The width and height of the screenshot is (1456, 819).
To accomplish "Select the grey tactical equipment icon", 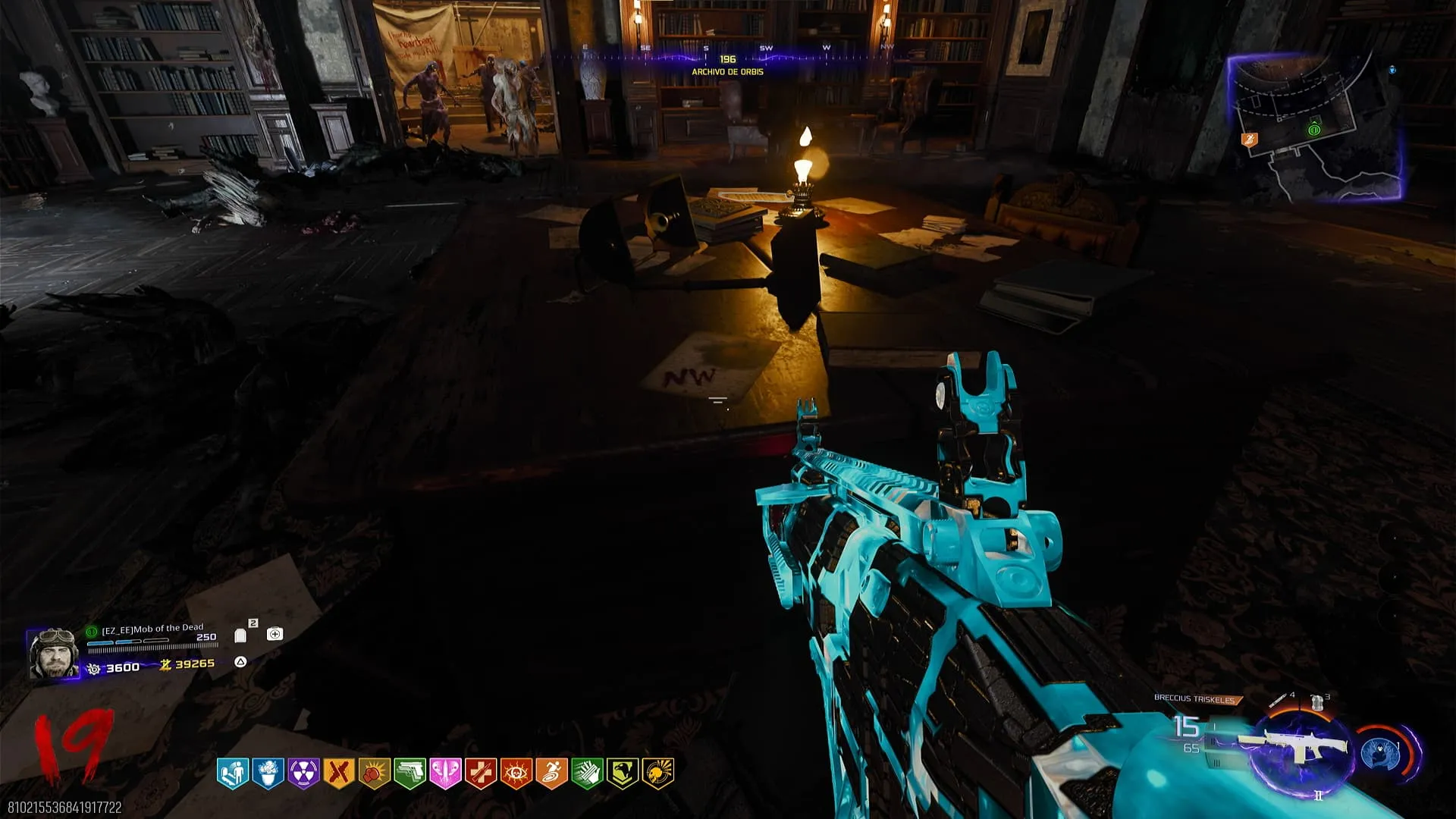I will pos(1317,702).
